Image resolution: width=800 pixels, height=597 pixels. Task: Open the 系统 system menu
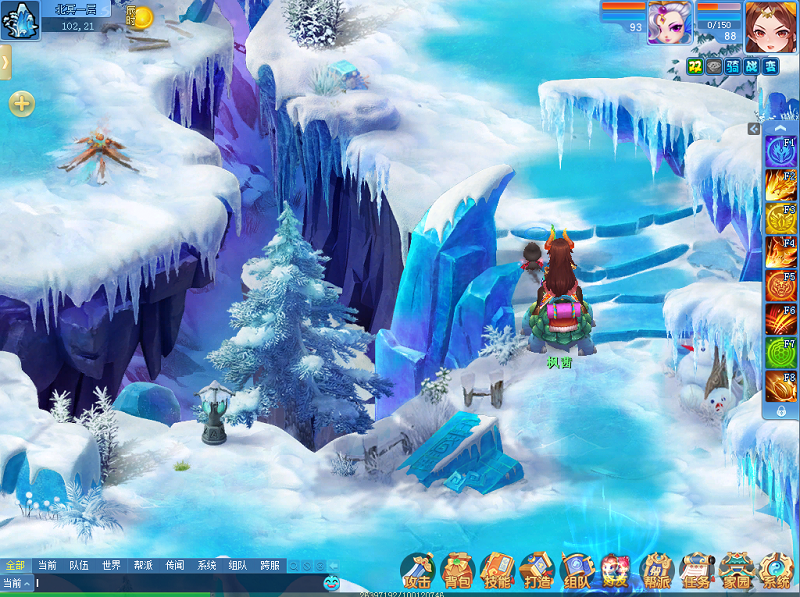(776, 570)
